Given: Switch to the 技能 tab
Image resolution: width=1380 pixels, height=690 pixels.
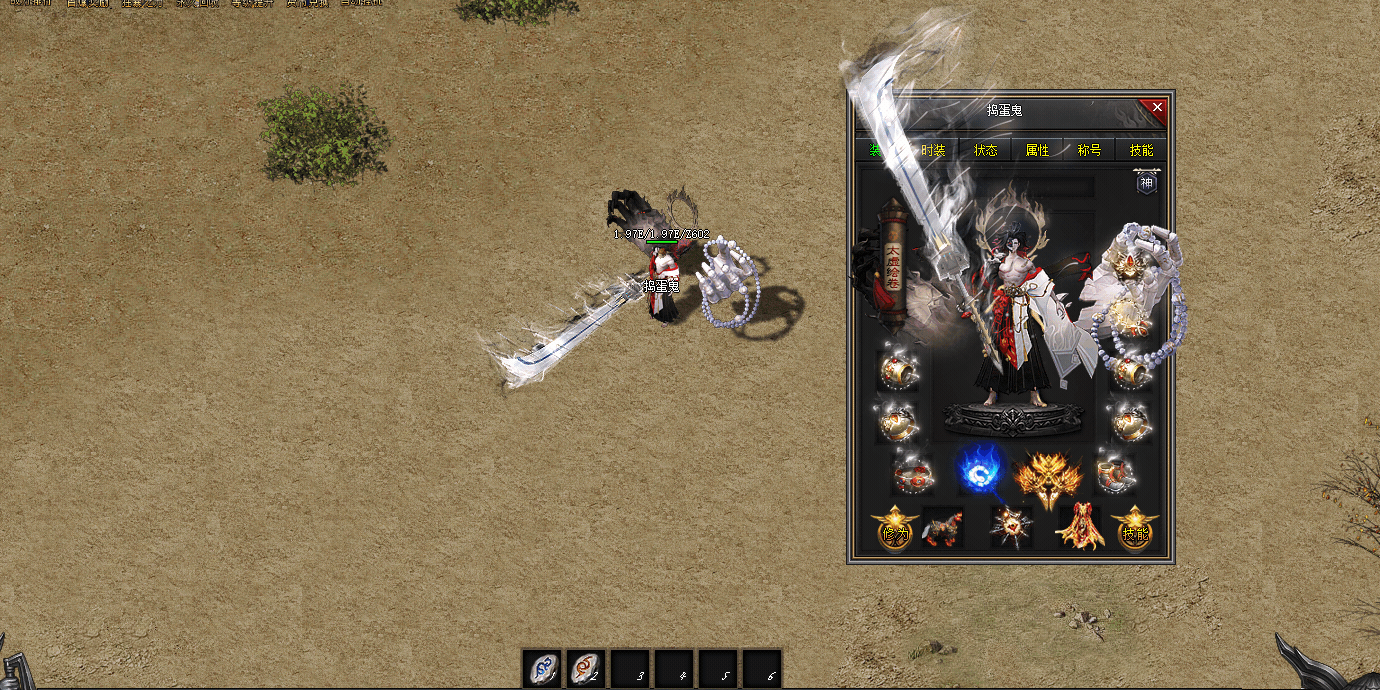Looking at the screenshot, I should pyautogui.click(x=1141, y=150).
